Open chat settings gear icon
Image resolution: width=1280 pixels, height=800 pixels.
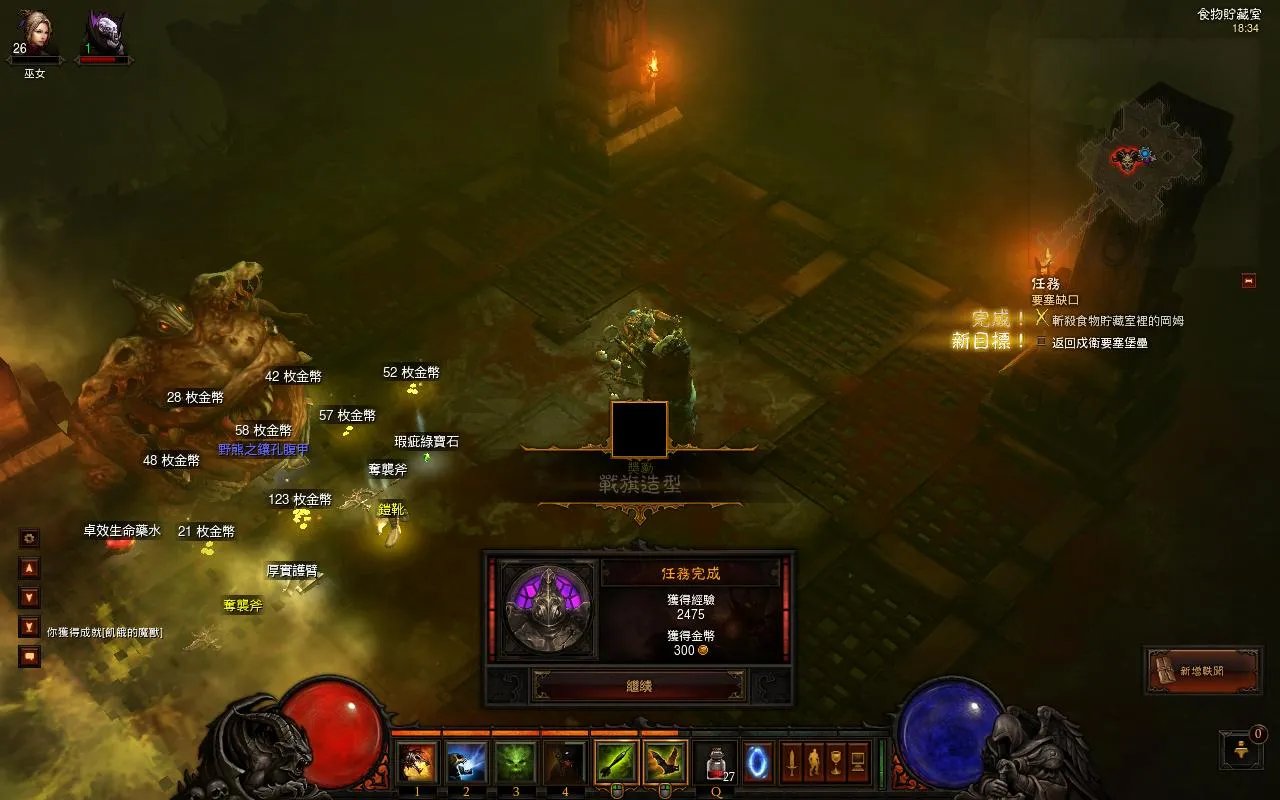[30, 538]
